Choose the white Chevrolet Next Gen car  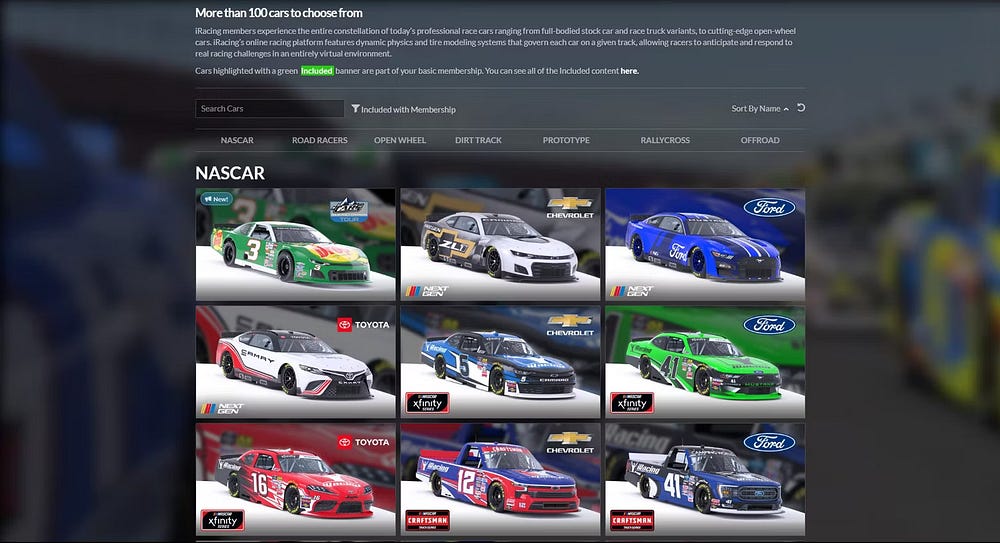pyautogui.click(x=500, y=245)
